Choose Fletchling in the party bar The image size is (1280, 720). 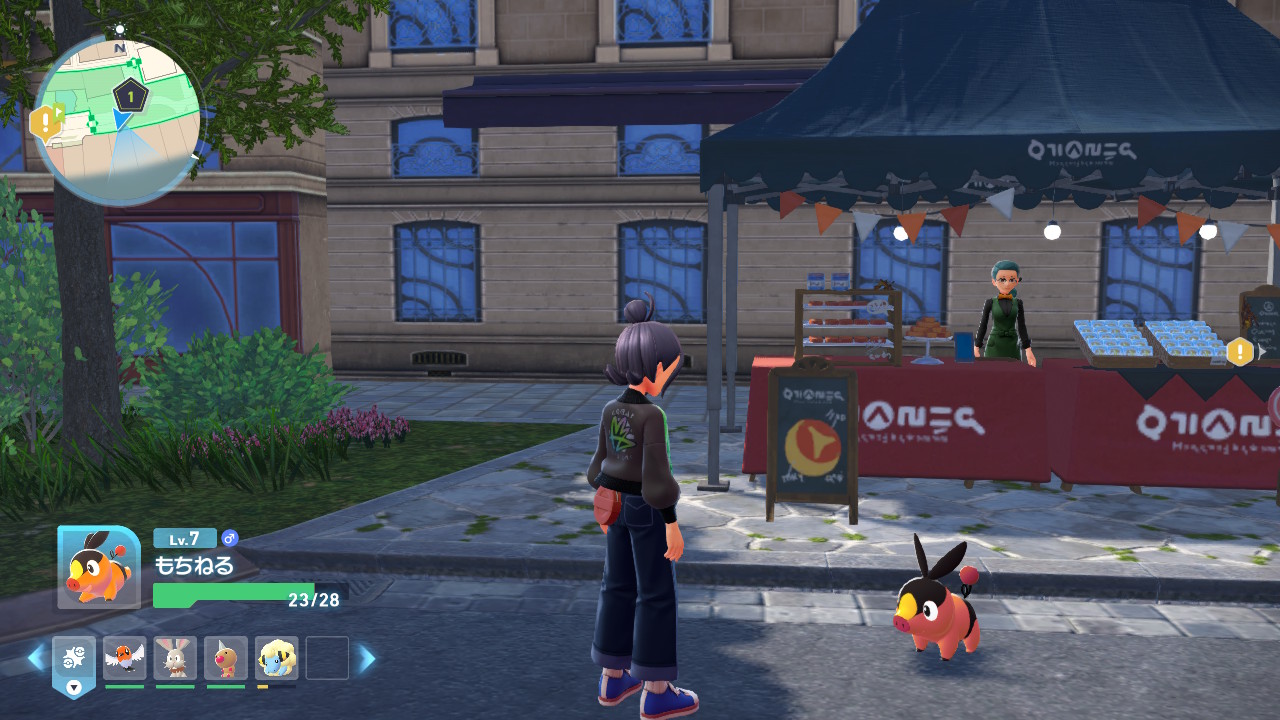coord(125,658)
